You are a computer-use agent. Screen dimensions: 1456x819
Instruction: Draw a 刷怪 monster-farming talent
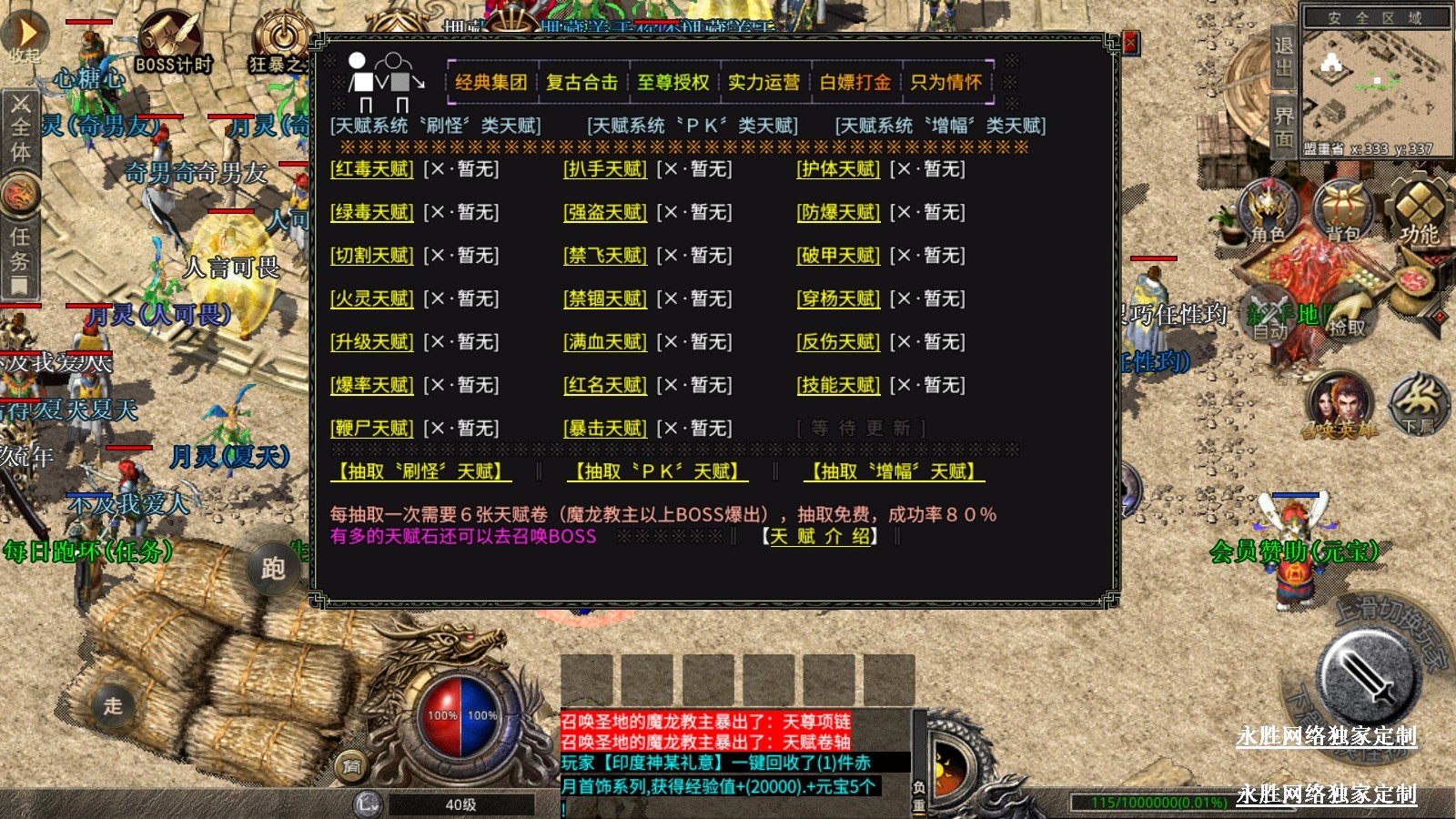(420, 471)
